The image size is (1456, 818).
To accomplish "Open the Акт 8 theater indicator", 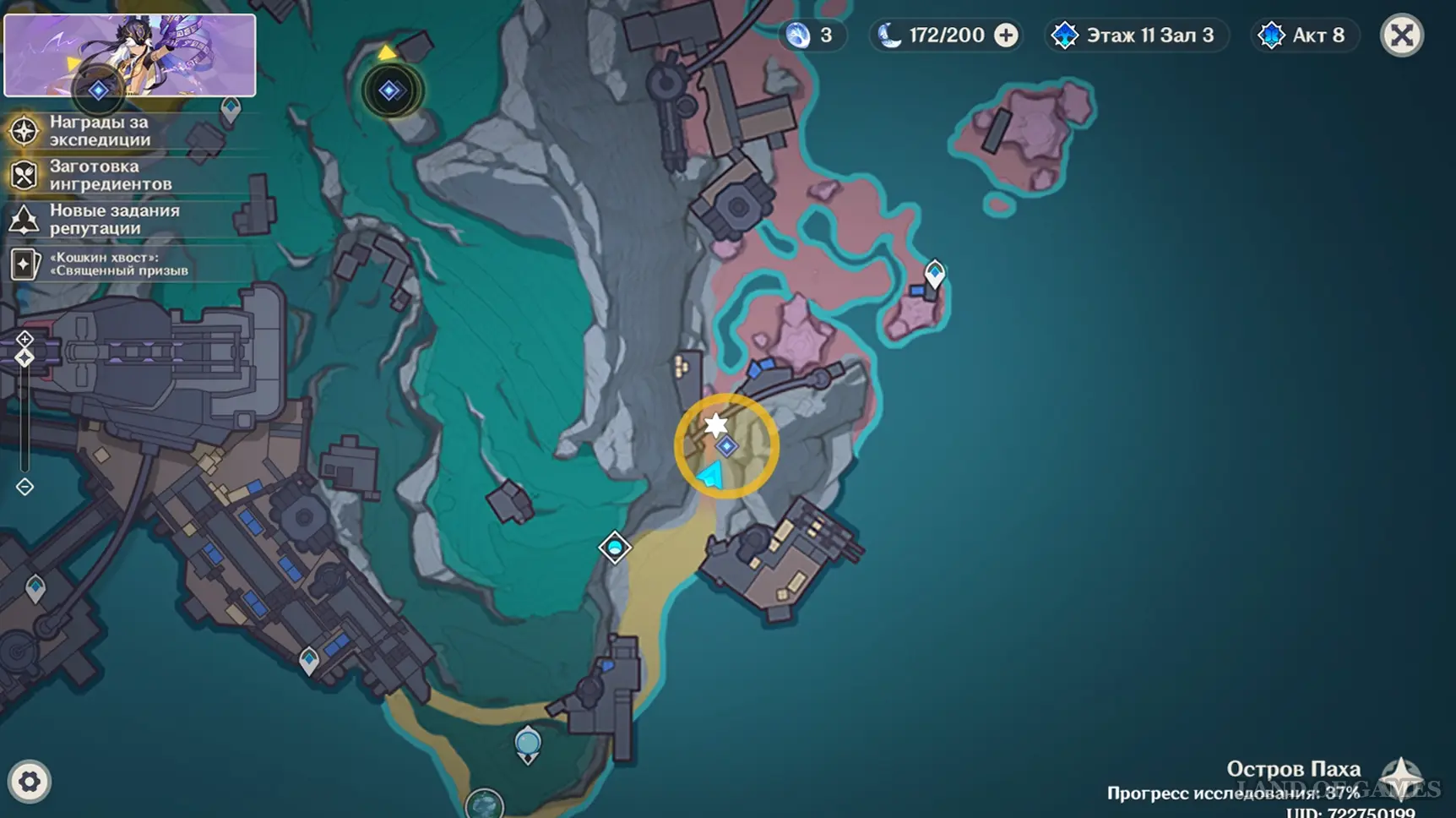I will (x=1304, y=35).
